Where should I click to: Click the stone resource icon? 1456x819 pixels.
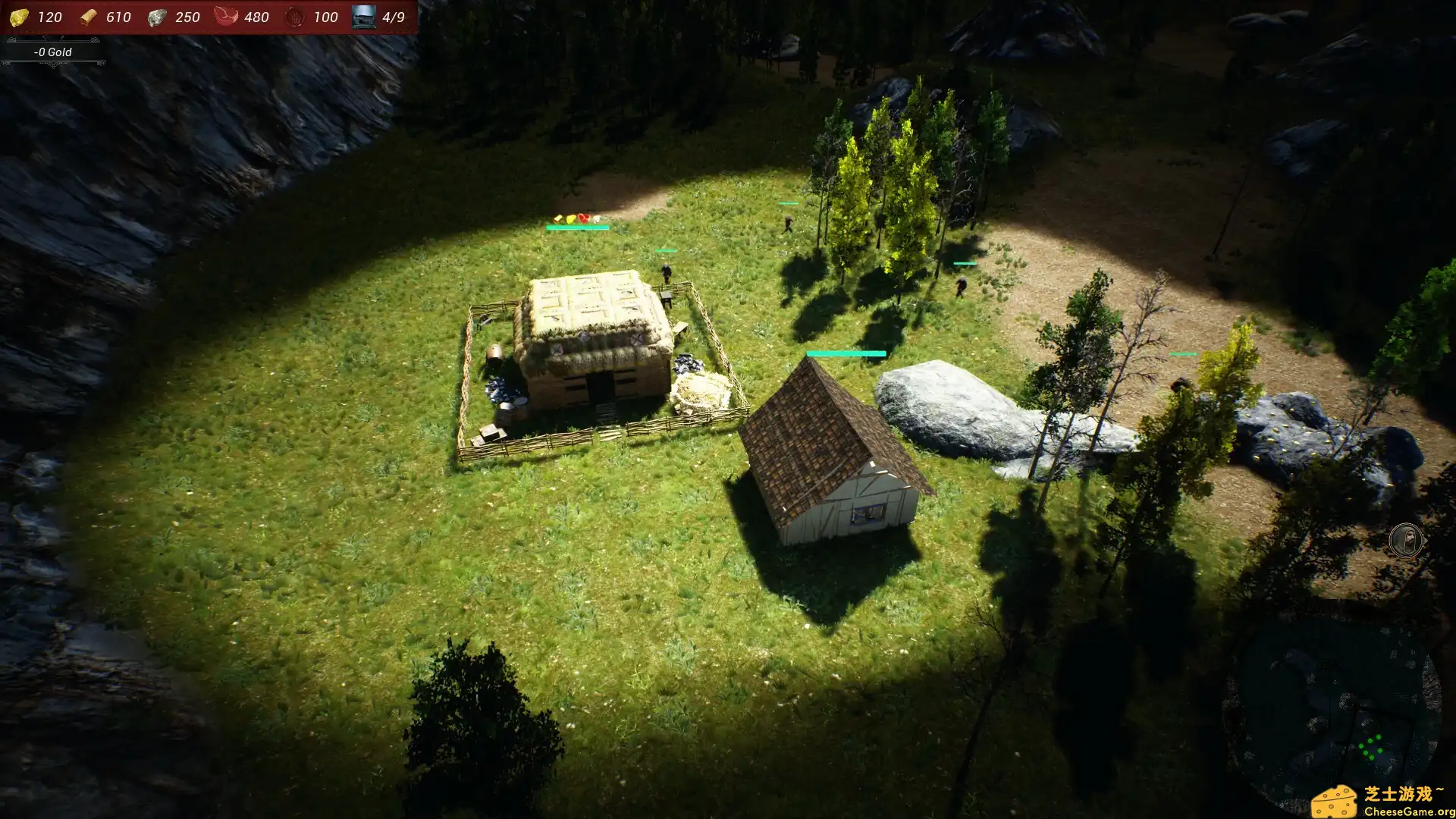tap(157, 17)
